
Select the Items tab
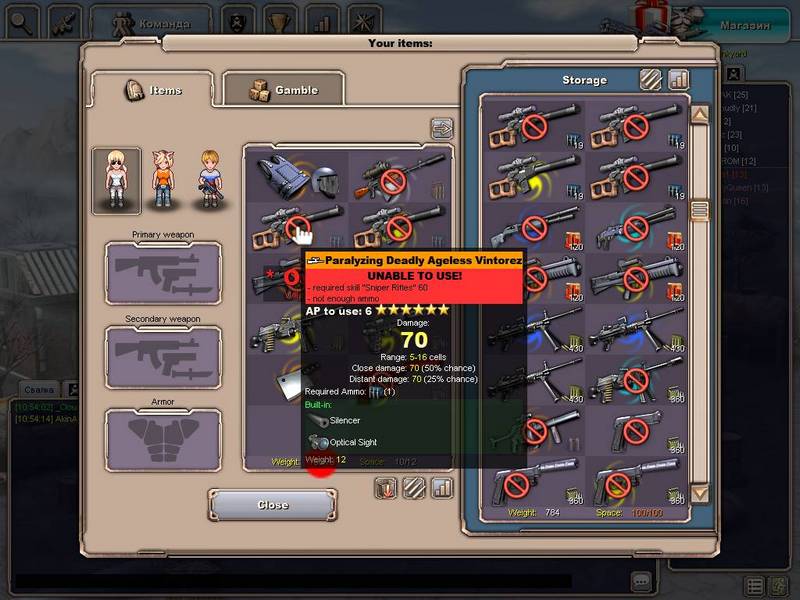tap(153, 90)
